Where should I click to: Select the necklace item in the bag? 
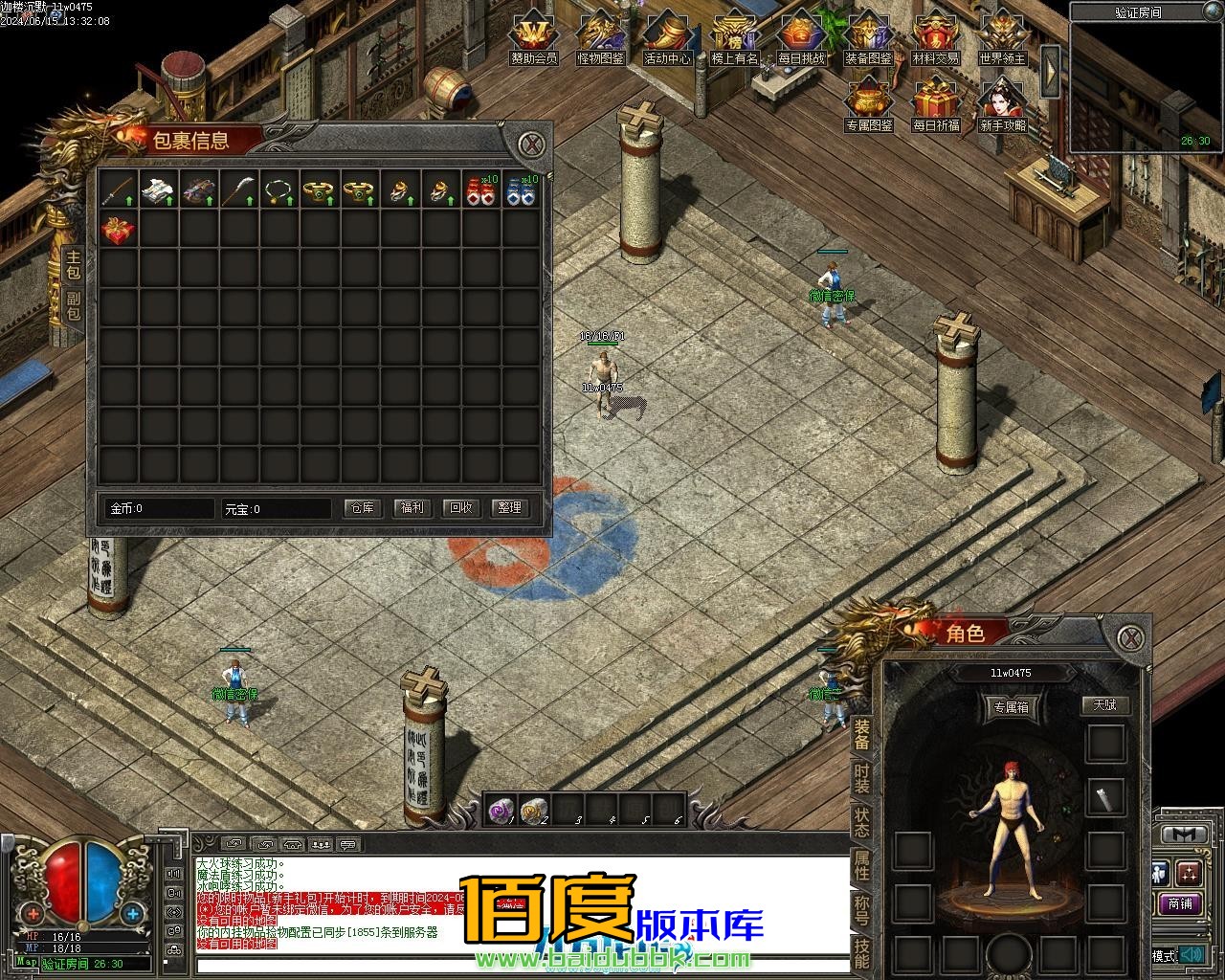pyautogui.click(x=278, y=190)
